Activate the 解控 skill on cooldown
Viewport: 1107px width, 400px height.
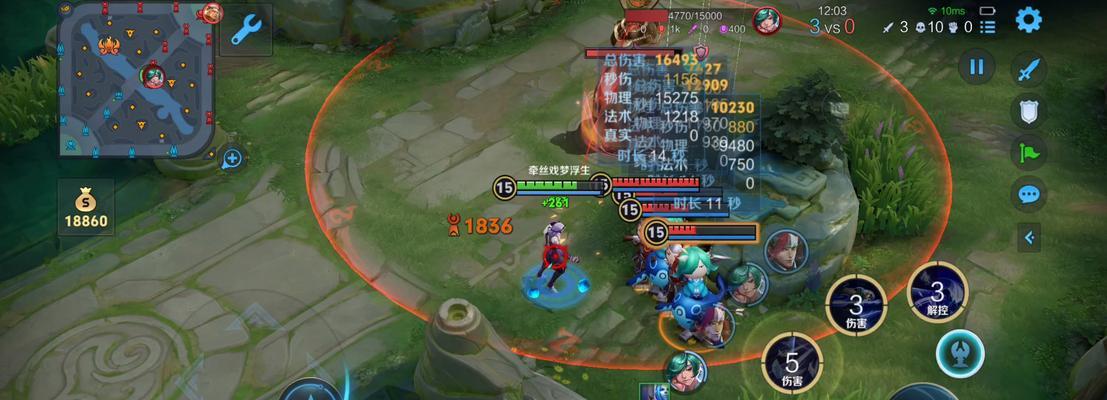[x=937, y=294]
